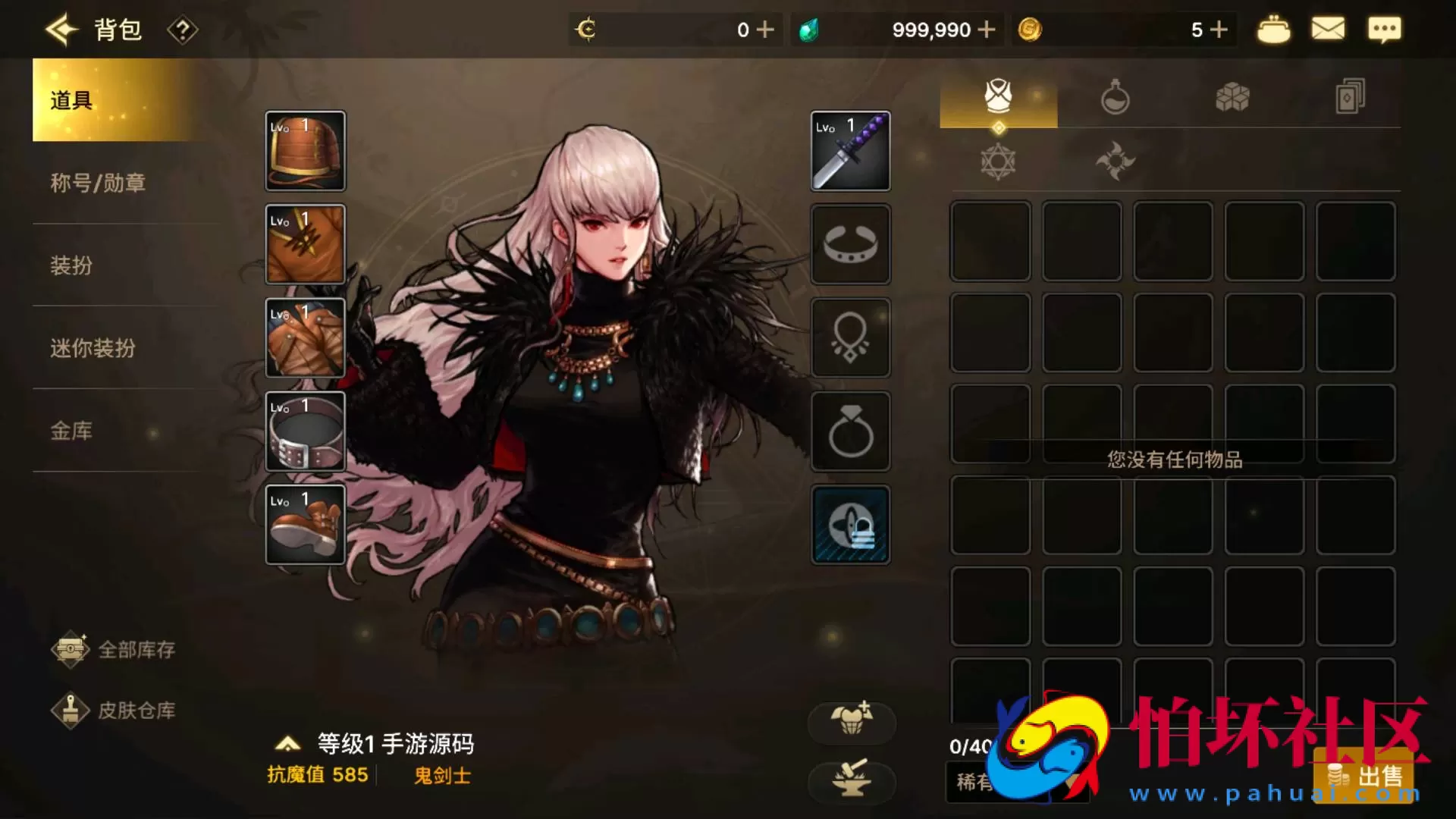Open the chat message icon

[1385, 29]
